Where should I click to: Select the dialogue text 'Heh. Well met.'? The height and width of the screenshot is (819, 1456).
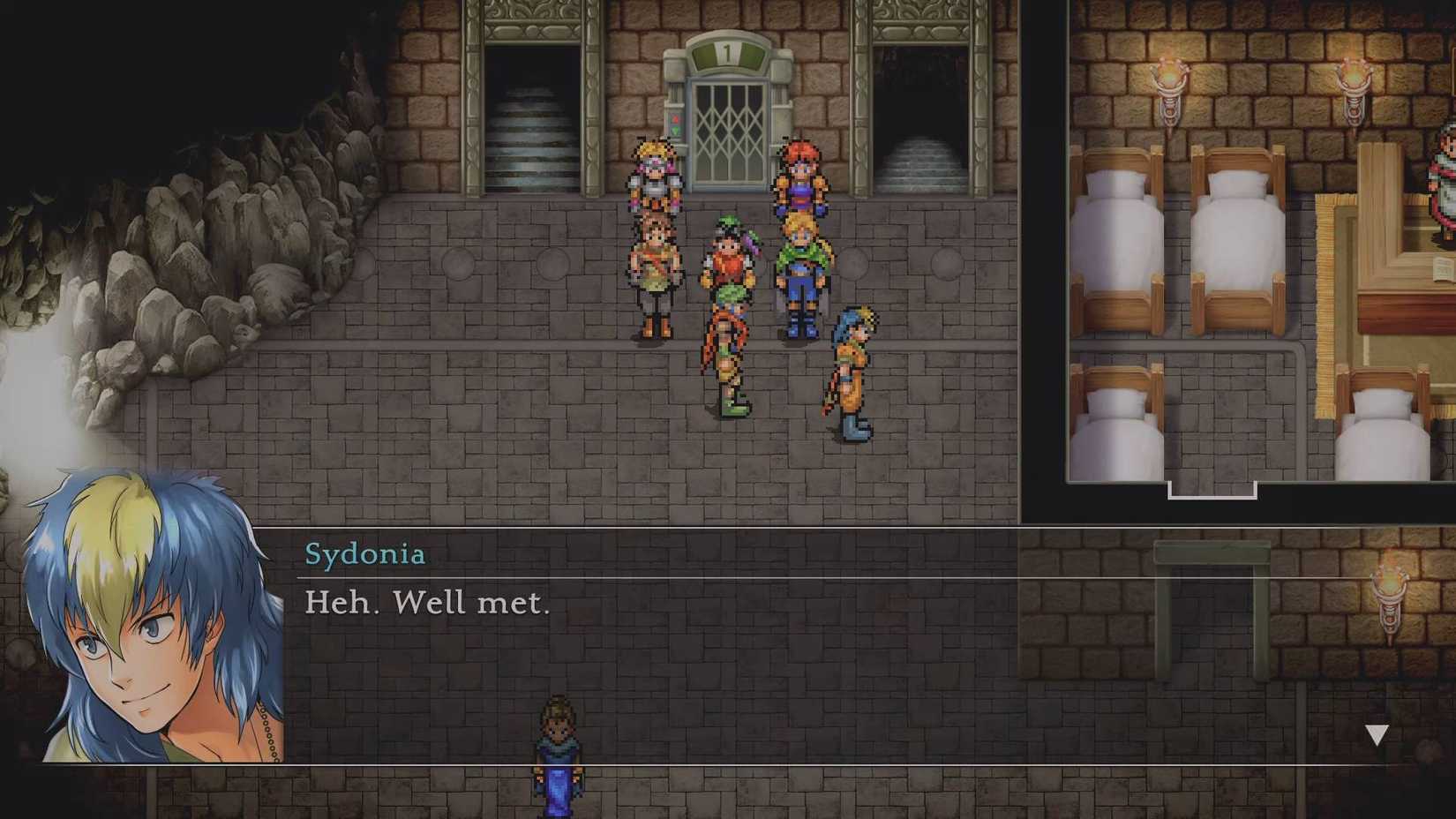(x=427, y=602)
